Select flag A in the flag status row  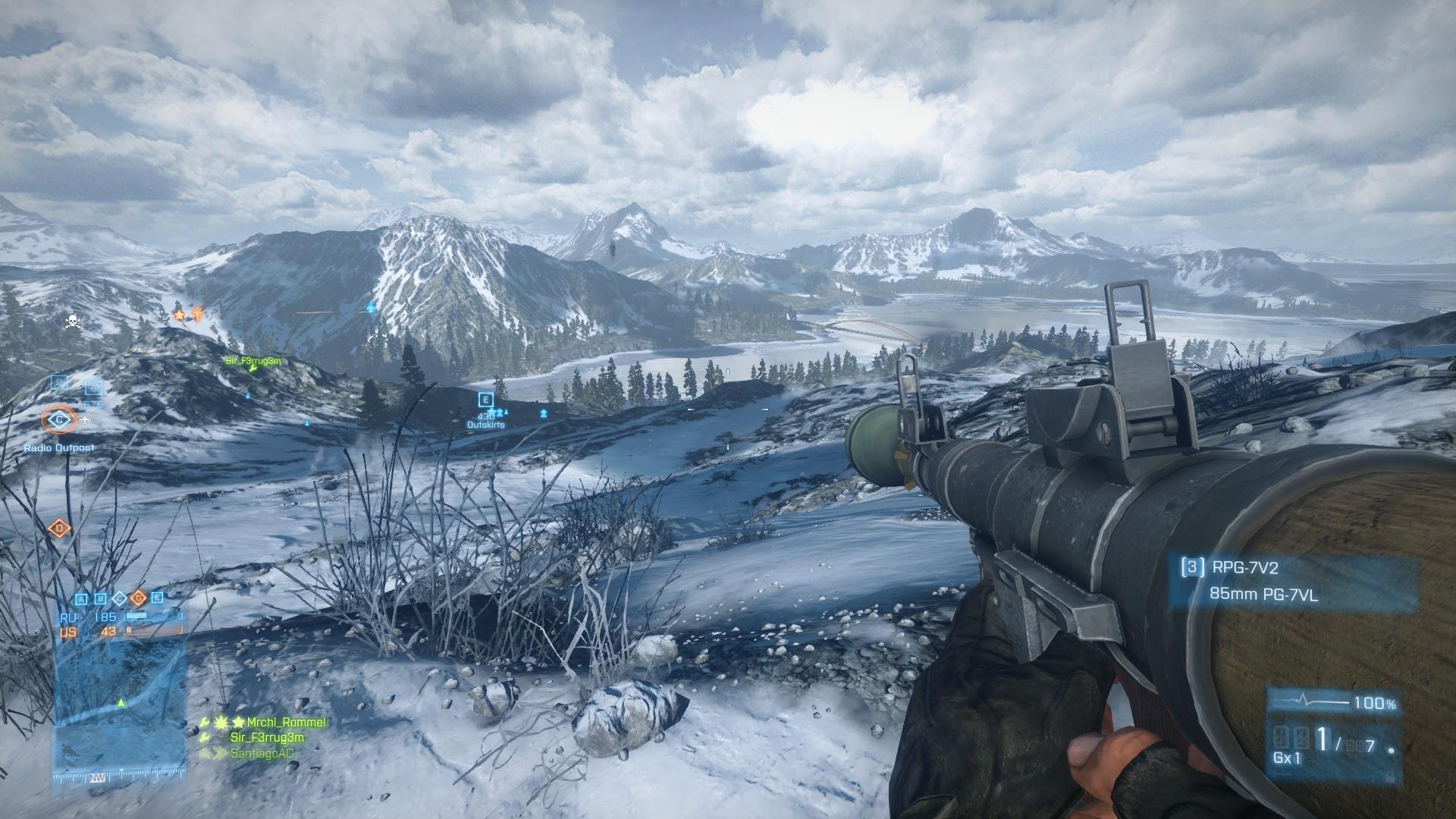pyautogui.click(x=82, y=598)
